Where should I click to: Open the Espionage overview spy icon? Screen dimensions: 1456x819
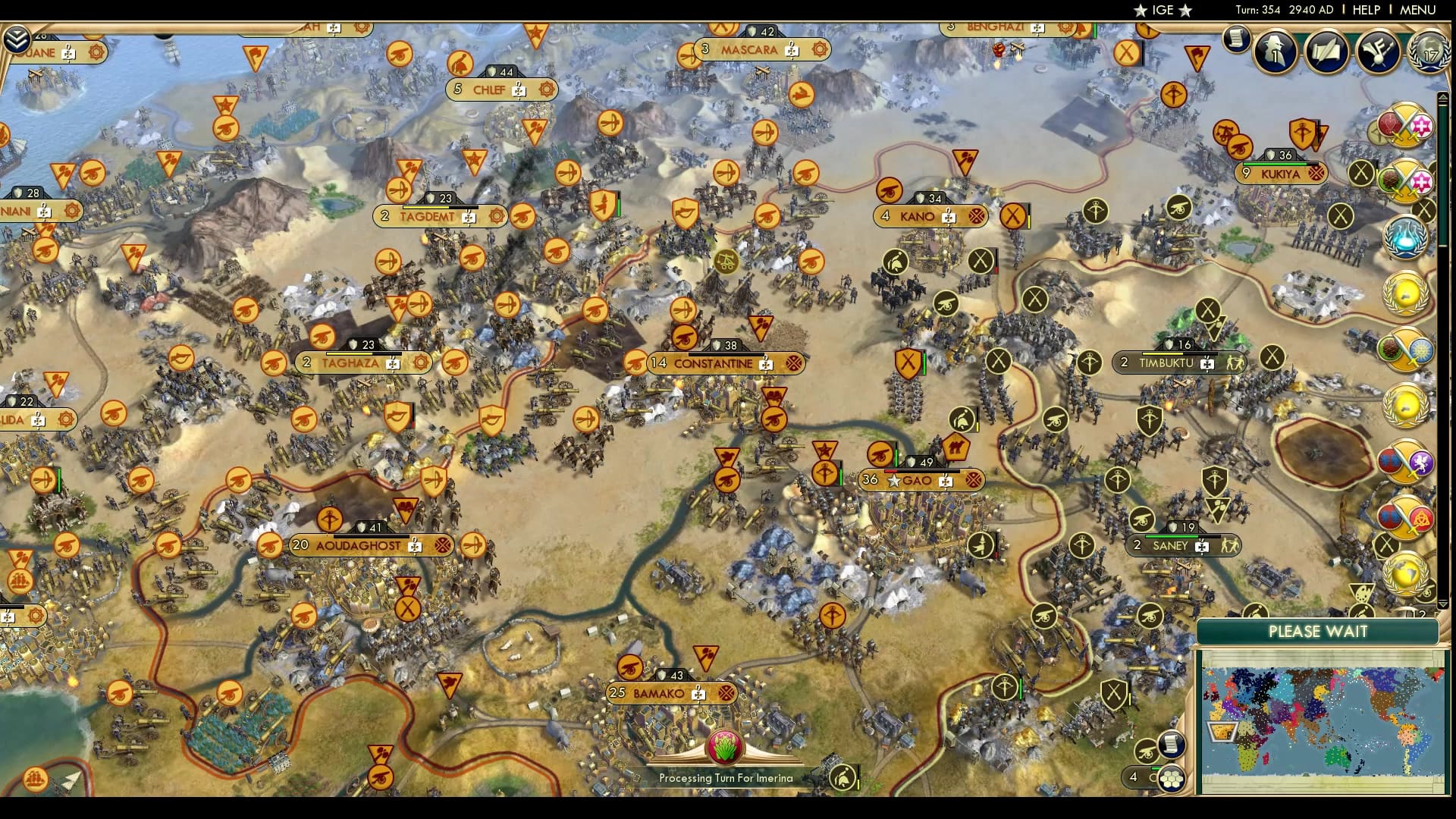pyautogui.click(x=1274, y=52)
